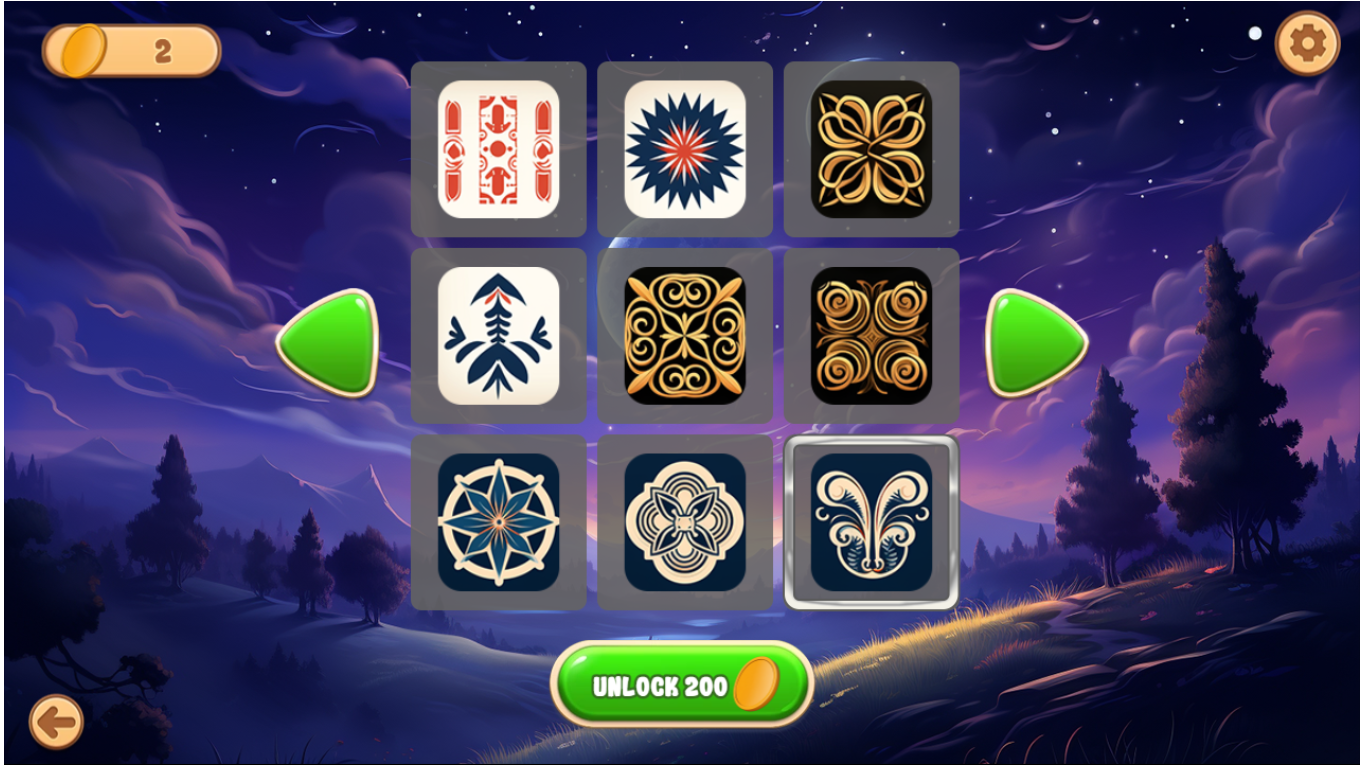Tap the back arrow to exit

55,722
